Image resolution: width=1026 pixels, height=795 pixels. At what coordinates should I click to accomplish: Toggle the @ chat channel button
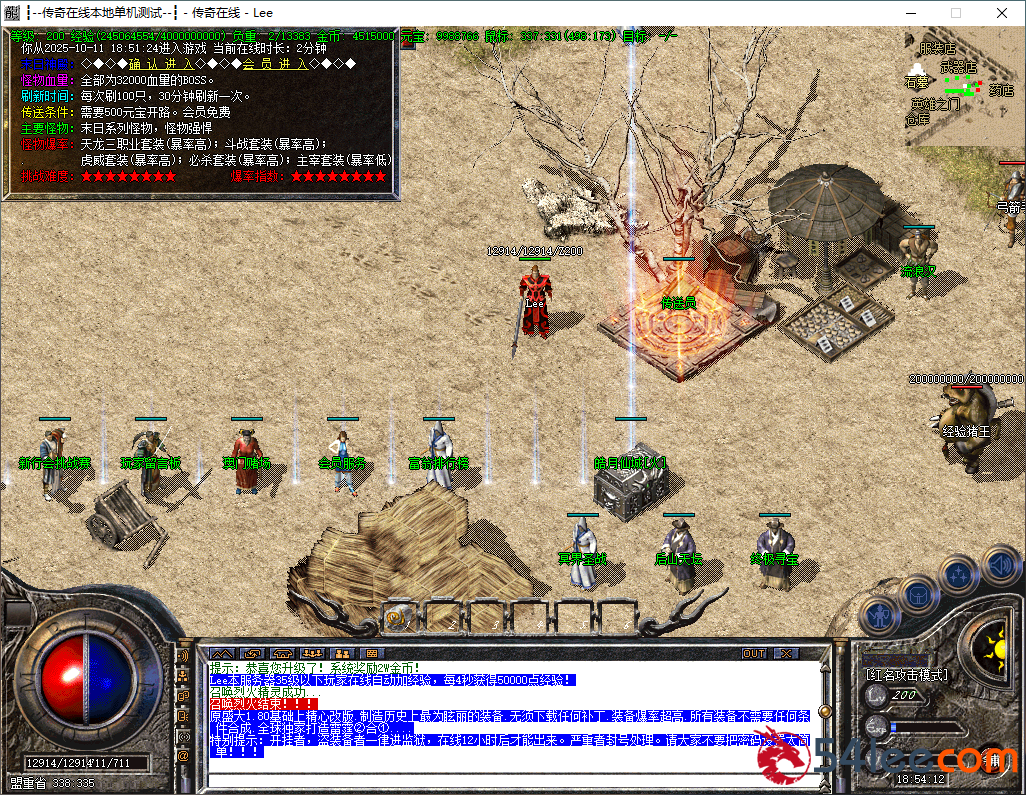coord(183,756)
